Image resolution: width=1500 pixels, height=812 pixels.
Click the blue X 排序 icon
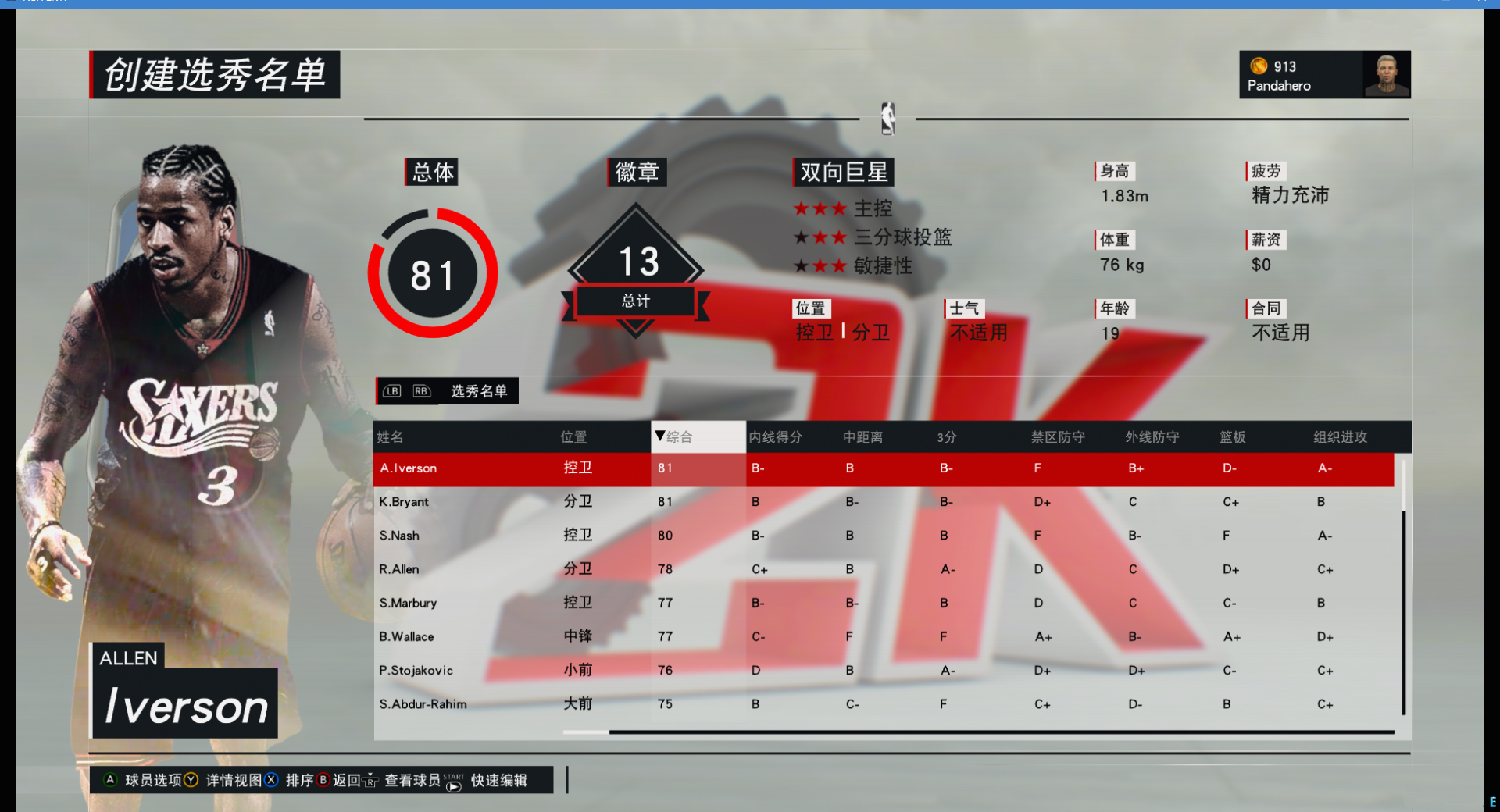coord(271,779)
